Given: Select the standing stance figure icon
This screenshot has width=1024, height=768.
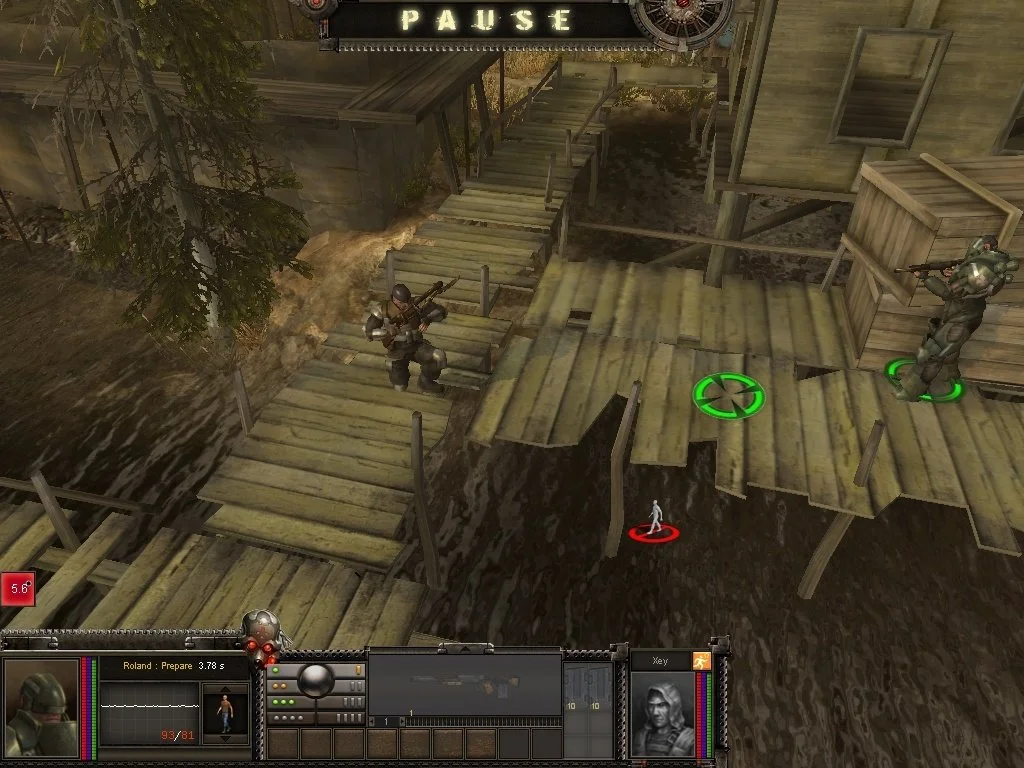Looking at the screenshot, I should pos(225,712).
